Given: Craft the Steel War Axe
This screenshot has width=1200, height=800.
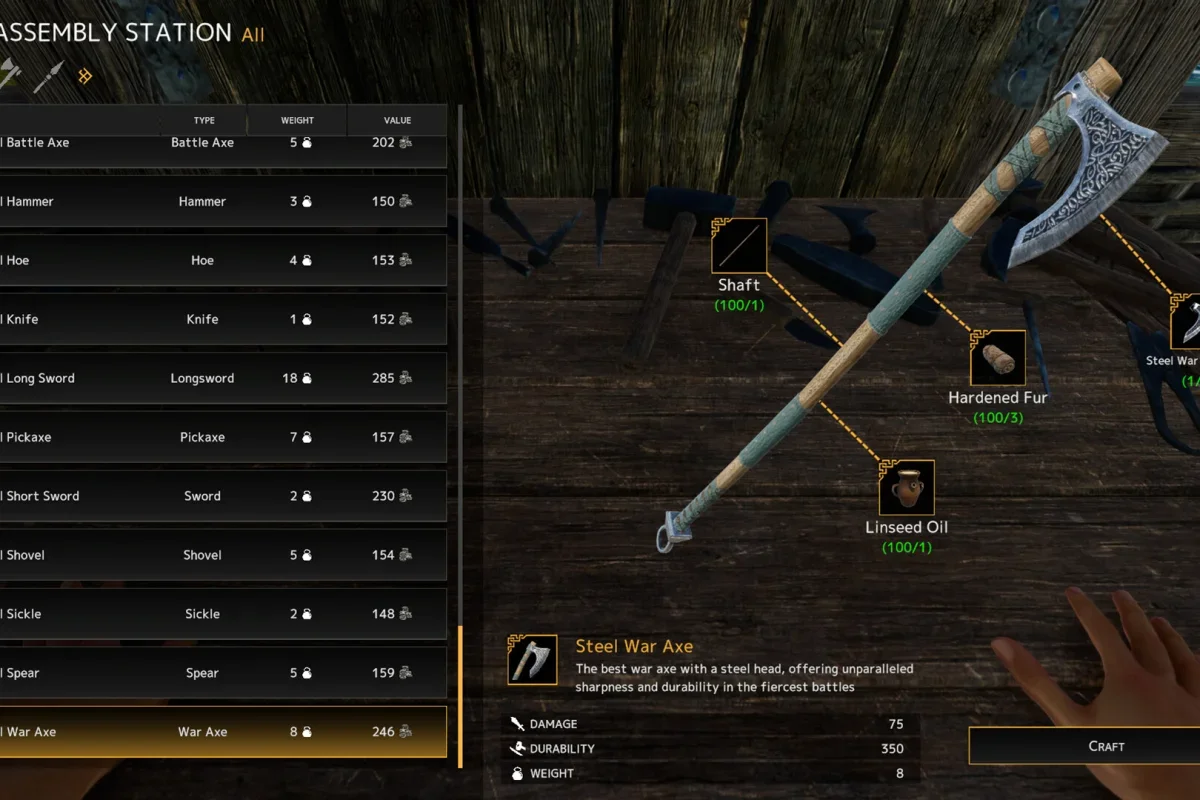Looking at the screenshot, I should point(1084,746).
